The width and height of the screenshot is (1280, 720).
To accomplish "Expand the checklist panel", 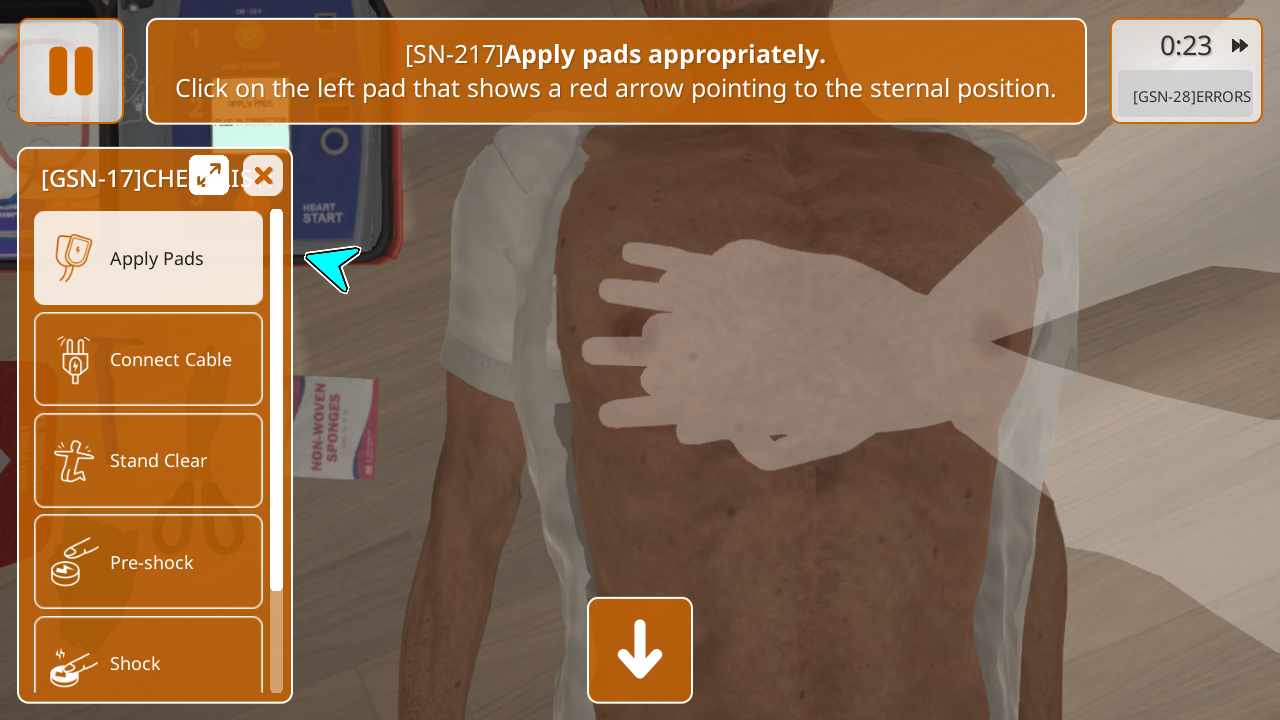I will [209, 175].
